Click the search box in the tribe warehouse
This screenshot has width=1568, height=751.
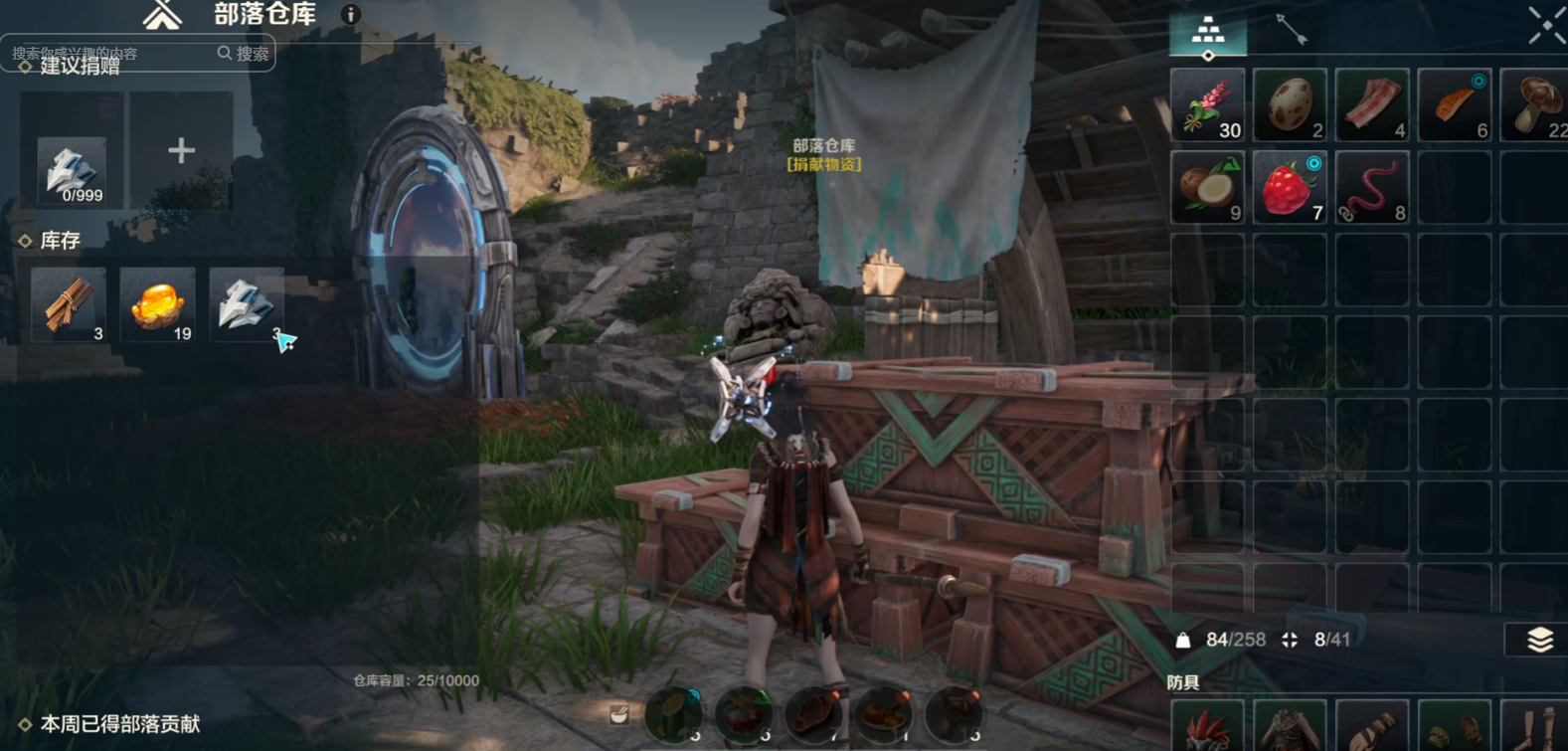point(111,54)
